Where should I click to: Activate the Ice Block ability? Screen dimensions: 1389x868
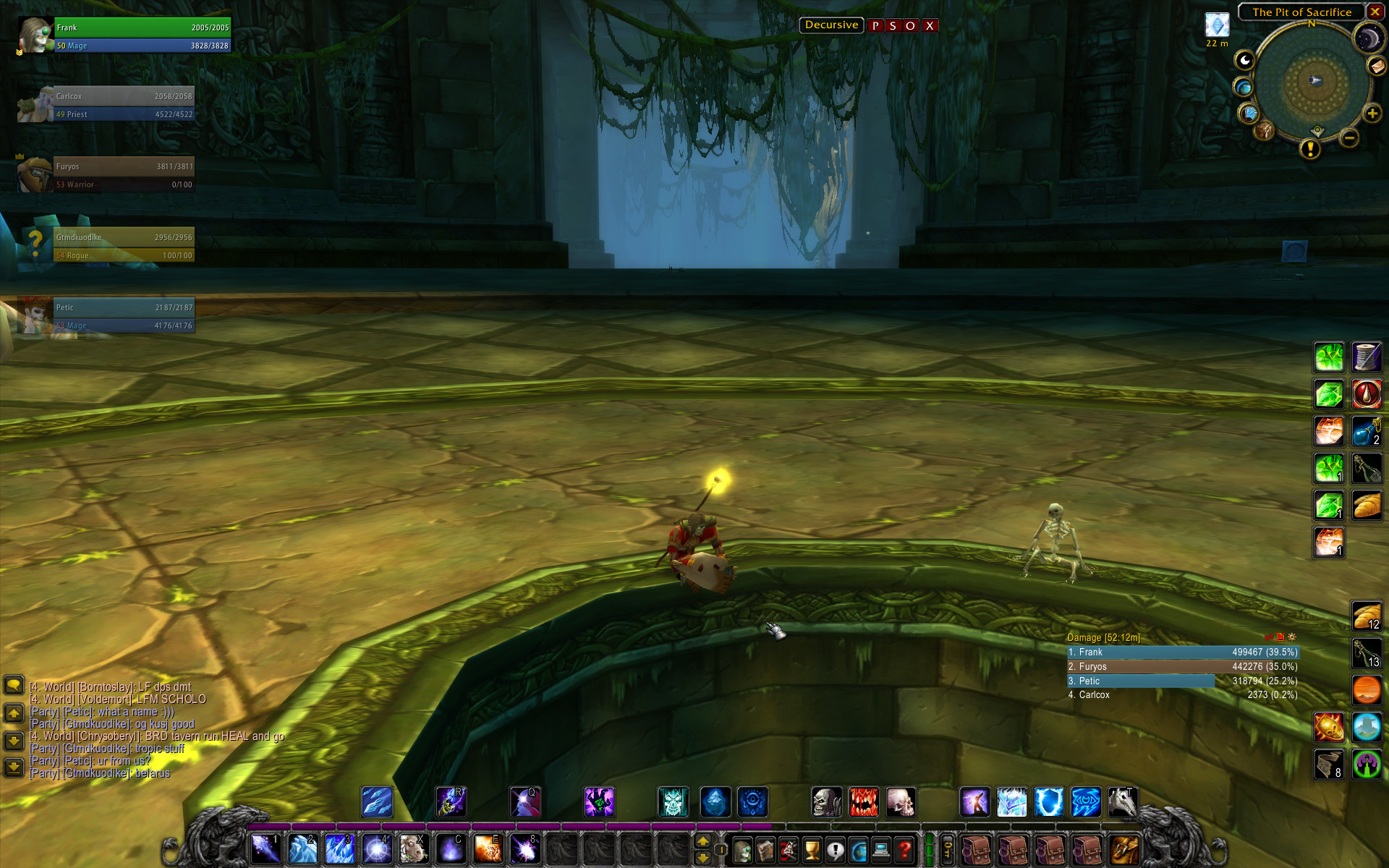click(x=302, y=849)
